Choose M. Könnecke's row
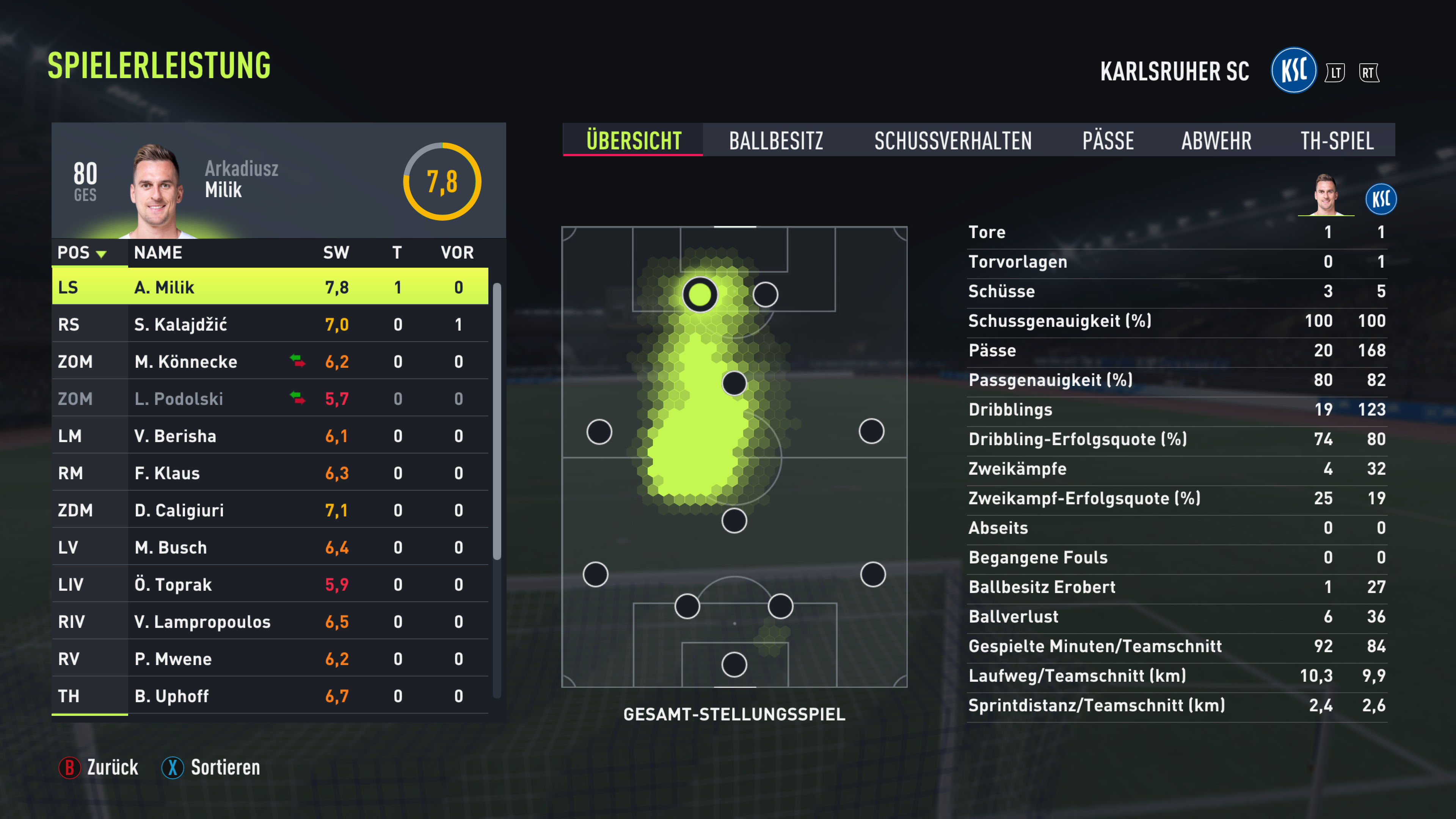1456x819 pixels. pos(270,362)
